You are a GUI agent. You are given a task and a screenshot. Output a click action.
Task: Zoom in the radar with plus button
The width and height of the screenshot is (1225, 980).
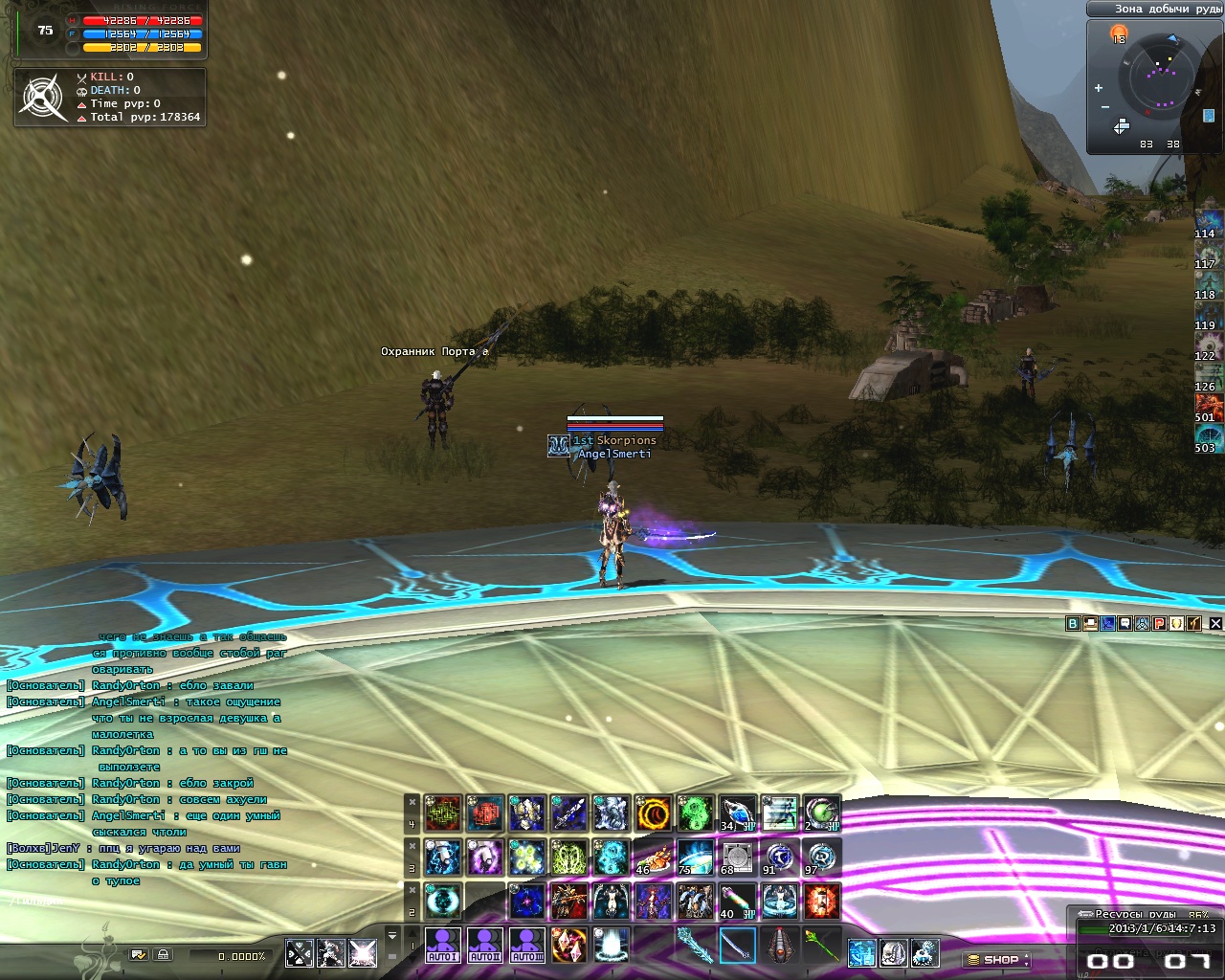point(1099,88)
